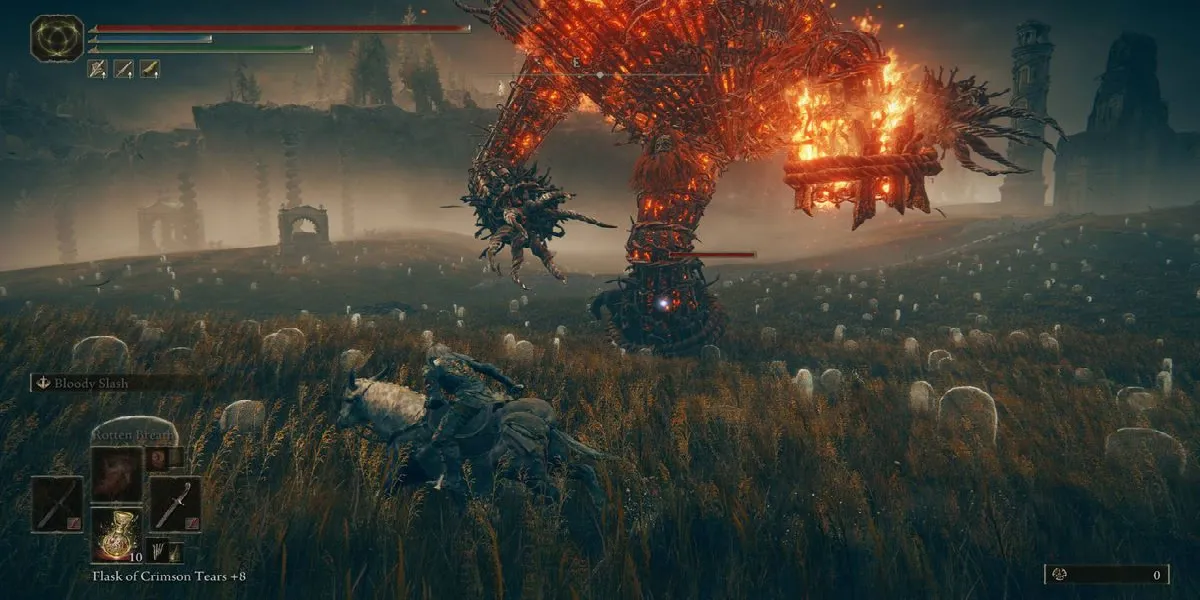Select the right-hand dagger armament slot
This screenshot has width=1200, height=600.
tap(174, 504)
